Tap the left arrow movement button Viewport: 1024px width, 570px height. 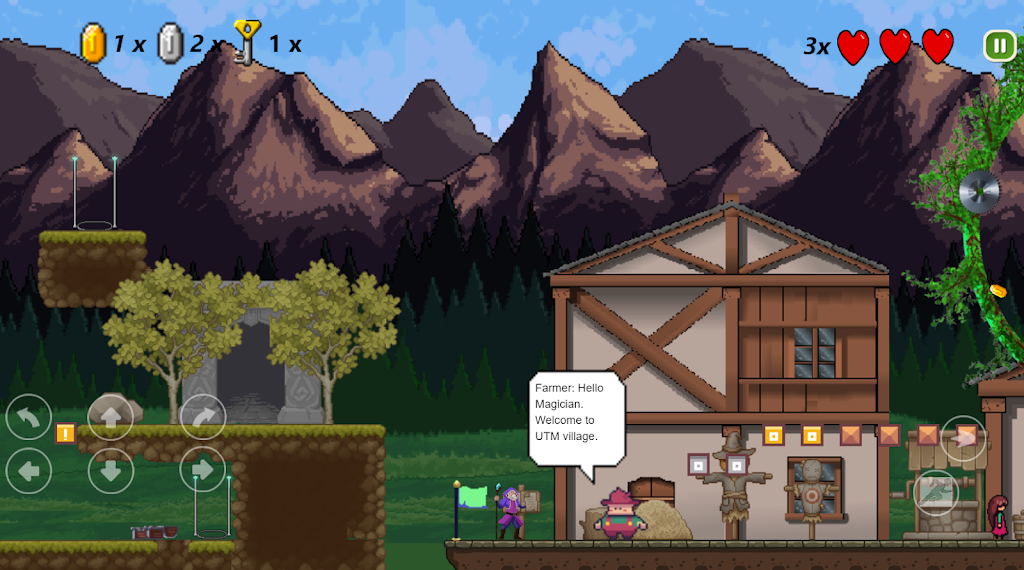[29, 470]
